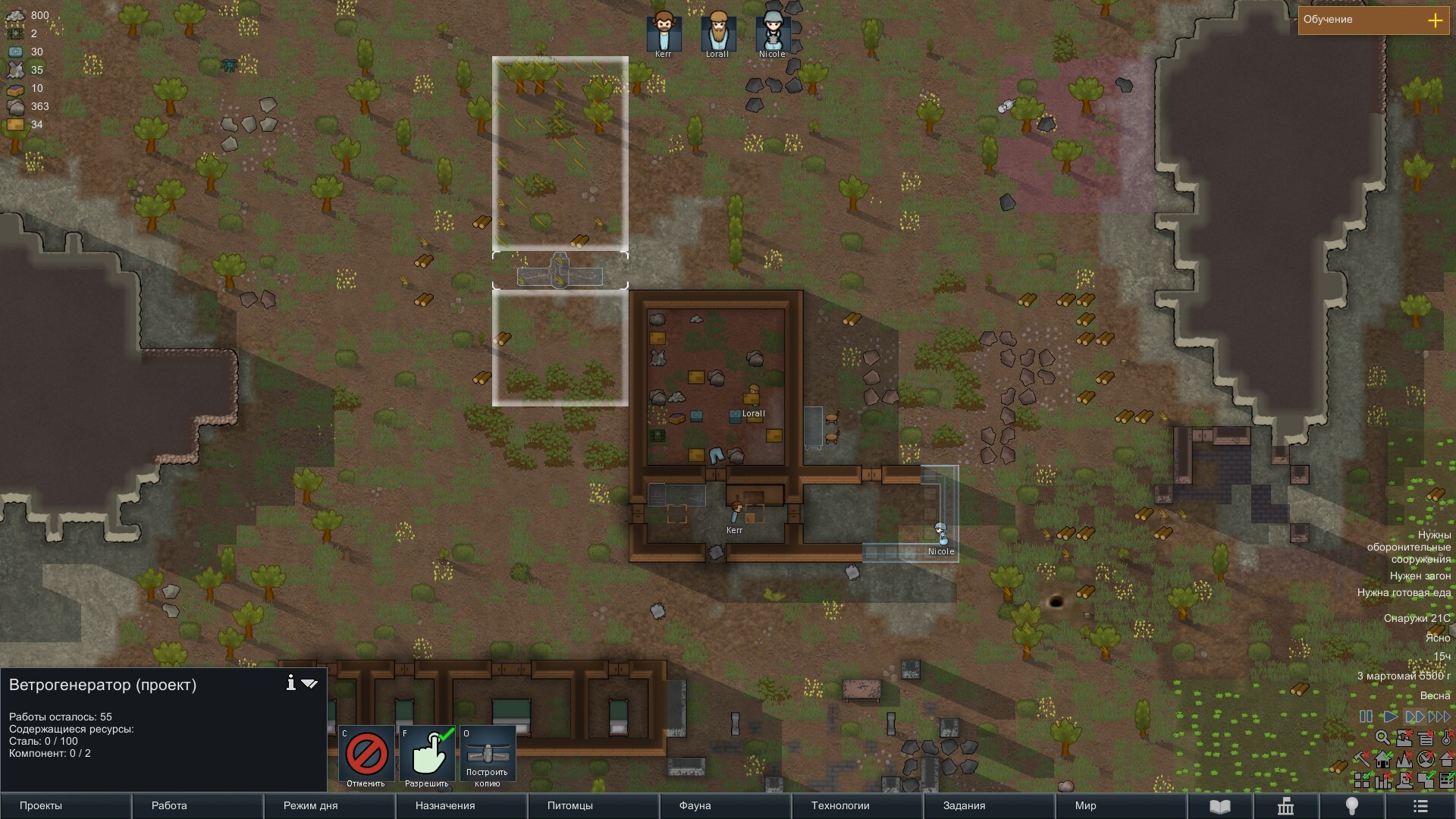Expand the Обучение learning helper

[1435, 20]
